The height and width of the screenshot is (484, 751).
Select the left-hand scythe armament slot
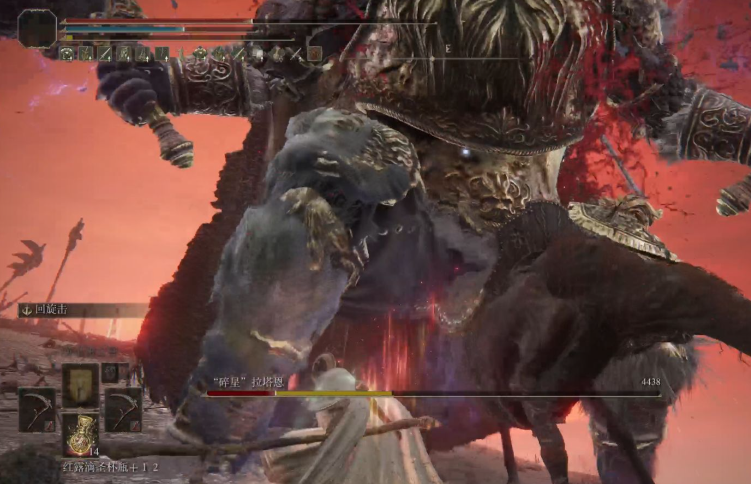(37, 409)
